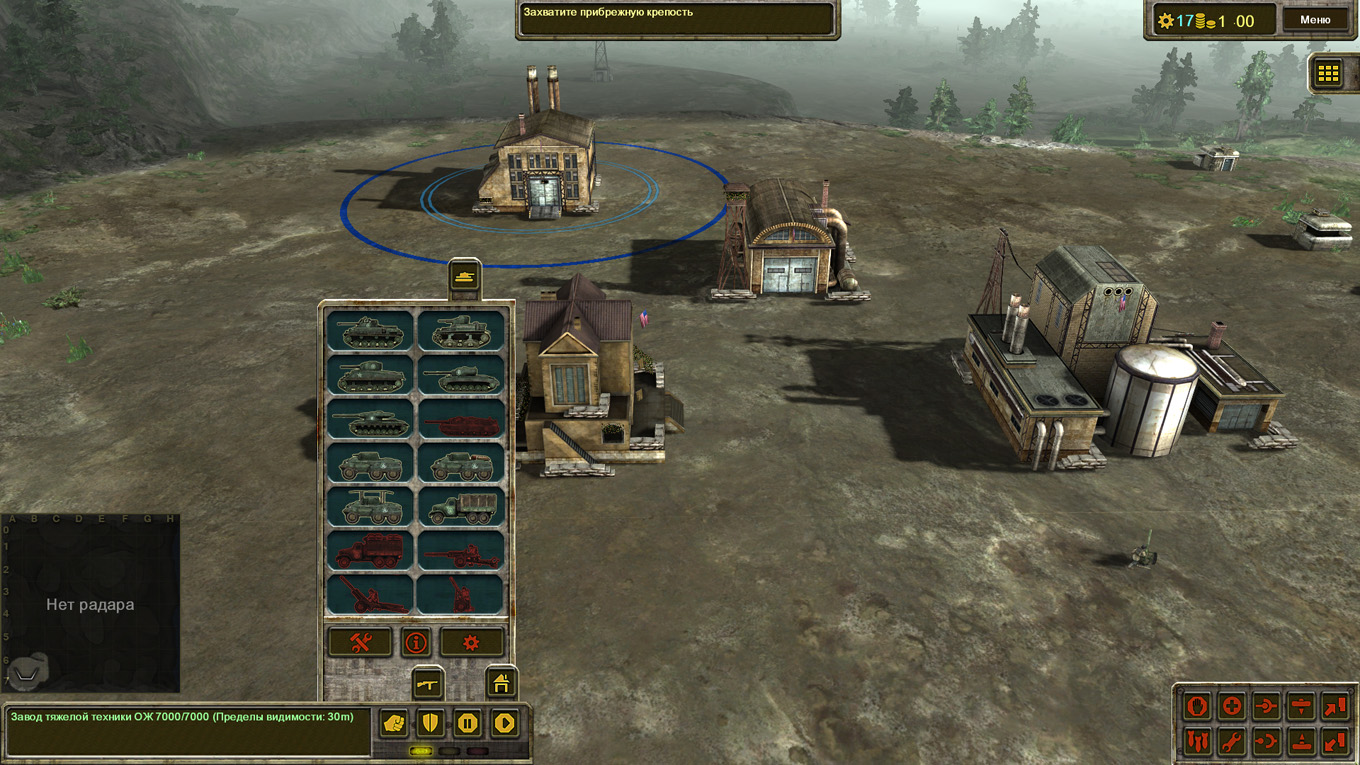Issue the stop order with hand icon
The image size is (1360, 765).
pos(1197,707)
